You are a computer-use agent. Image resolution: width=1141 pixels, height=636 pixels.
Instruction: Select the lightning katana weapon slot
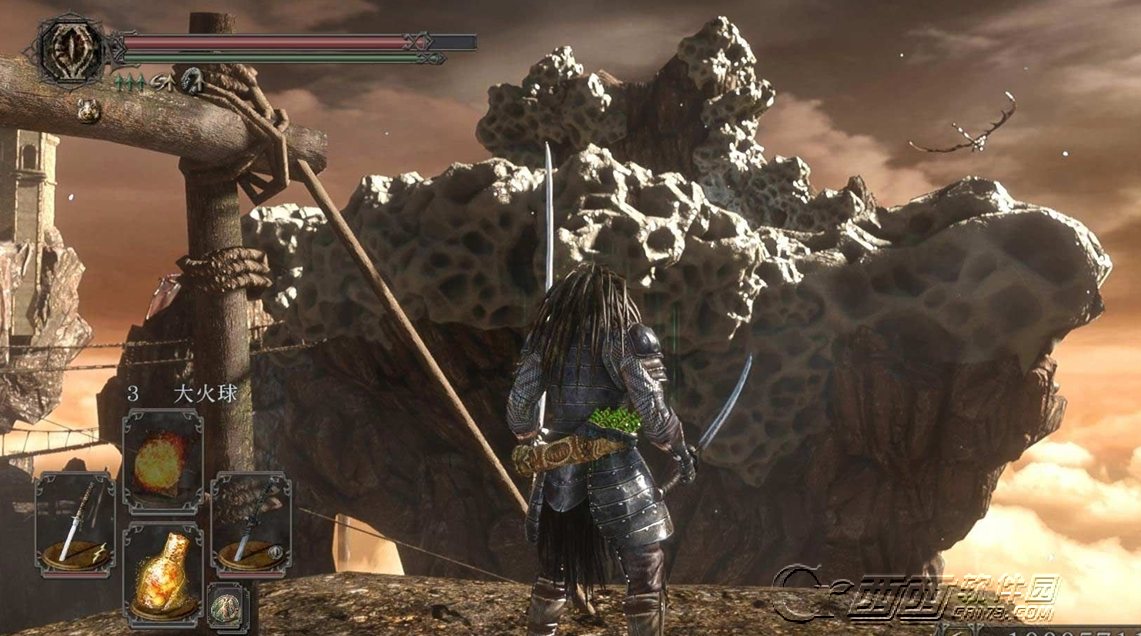click(x=75, y=525)
